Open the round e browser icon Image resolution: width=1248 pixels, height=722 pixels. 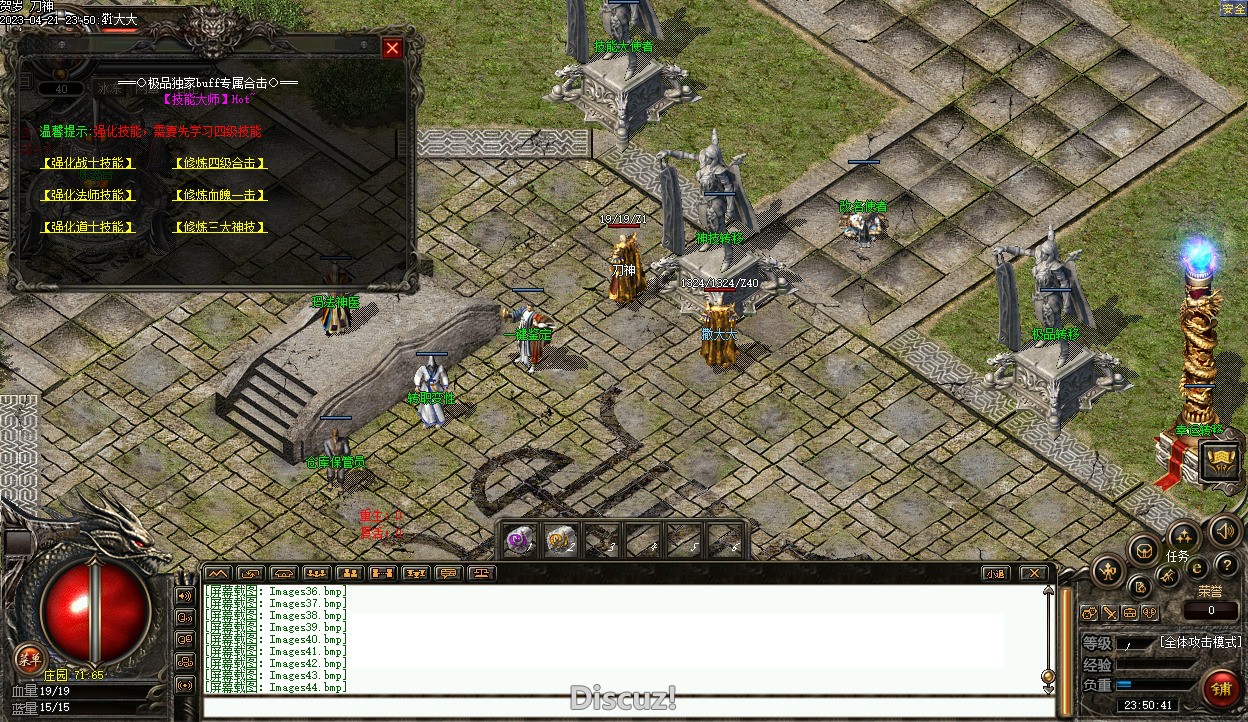click(x=1196, y=568)
